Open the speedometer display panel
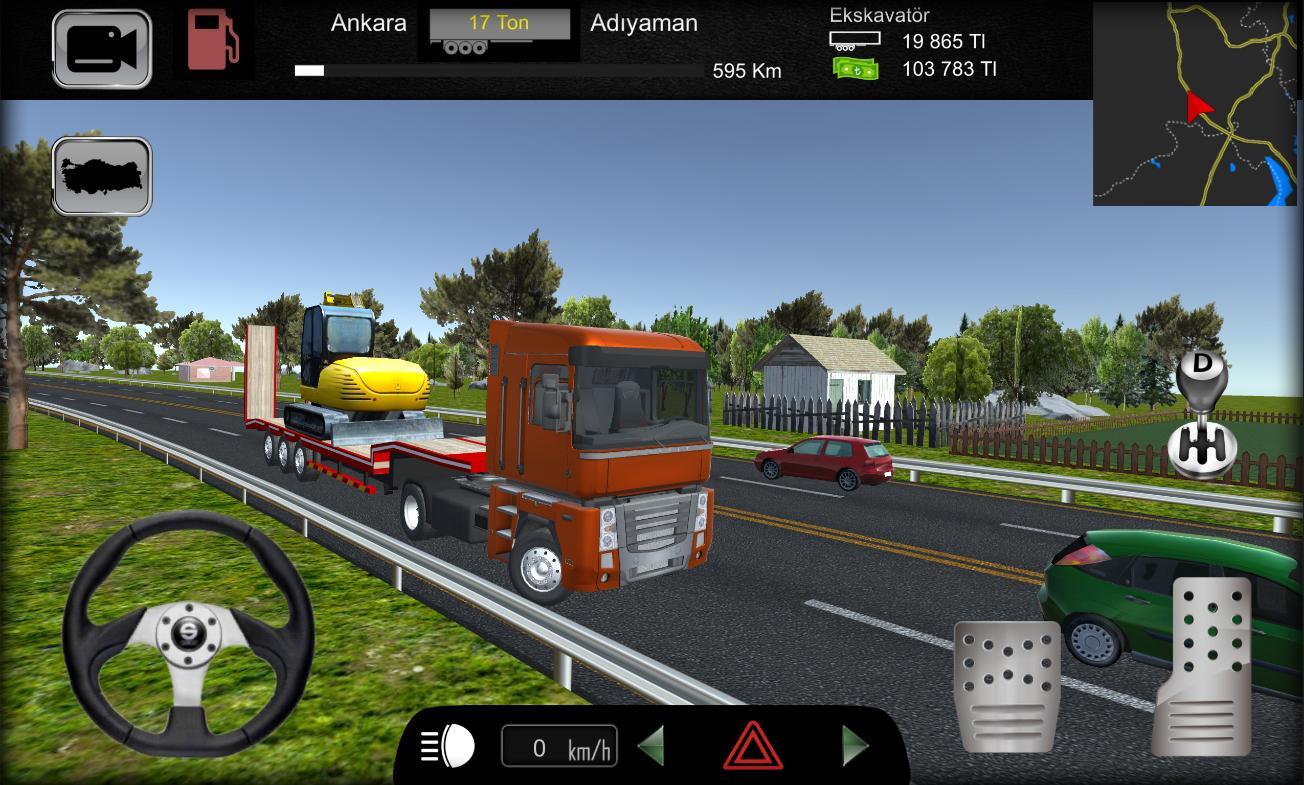1304x785 pixels. pos(559,745)
